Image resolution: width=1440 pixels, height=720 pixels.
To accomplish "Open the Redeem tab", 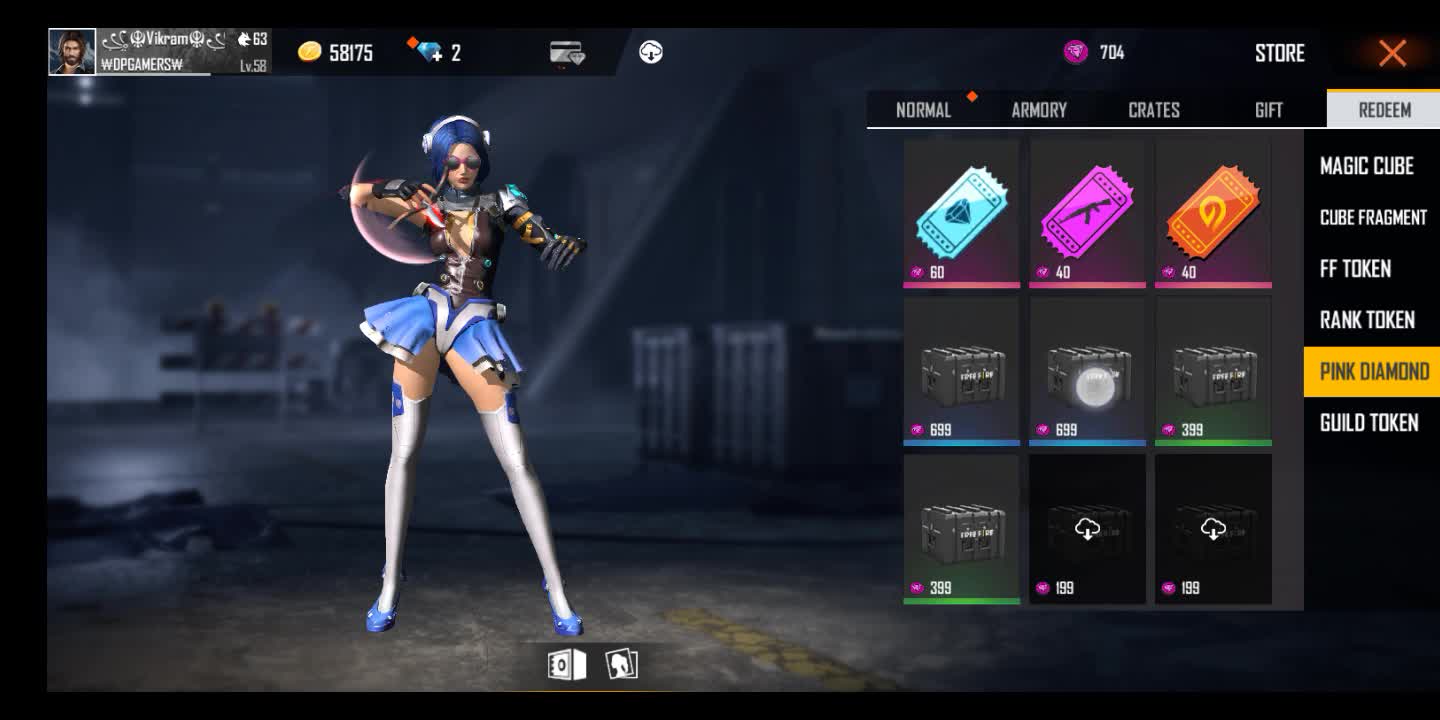I will 1384,110.
